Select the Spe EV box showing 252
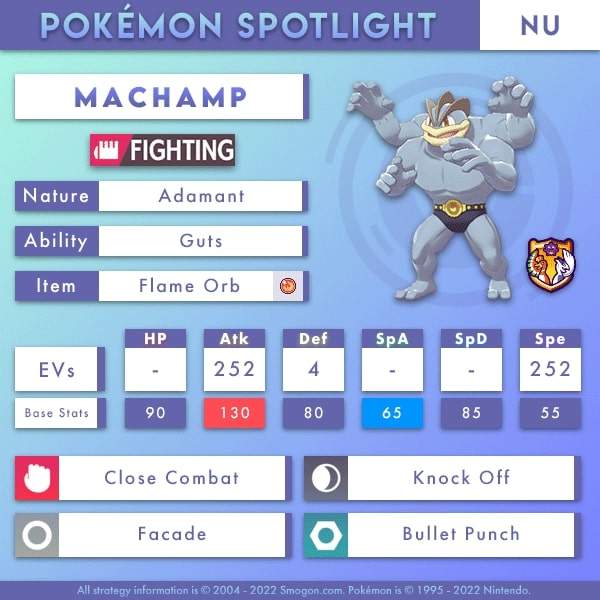600x600 pixels. coord(550,371)
